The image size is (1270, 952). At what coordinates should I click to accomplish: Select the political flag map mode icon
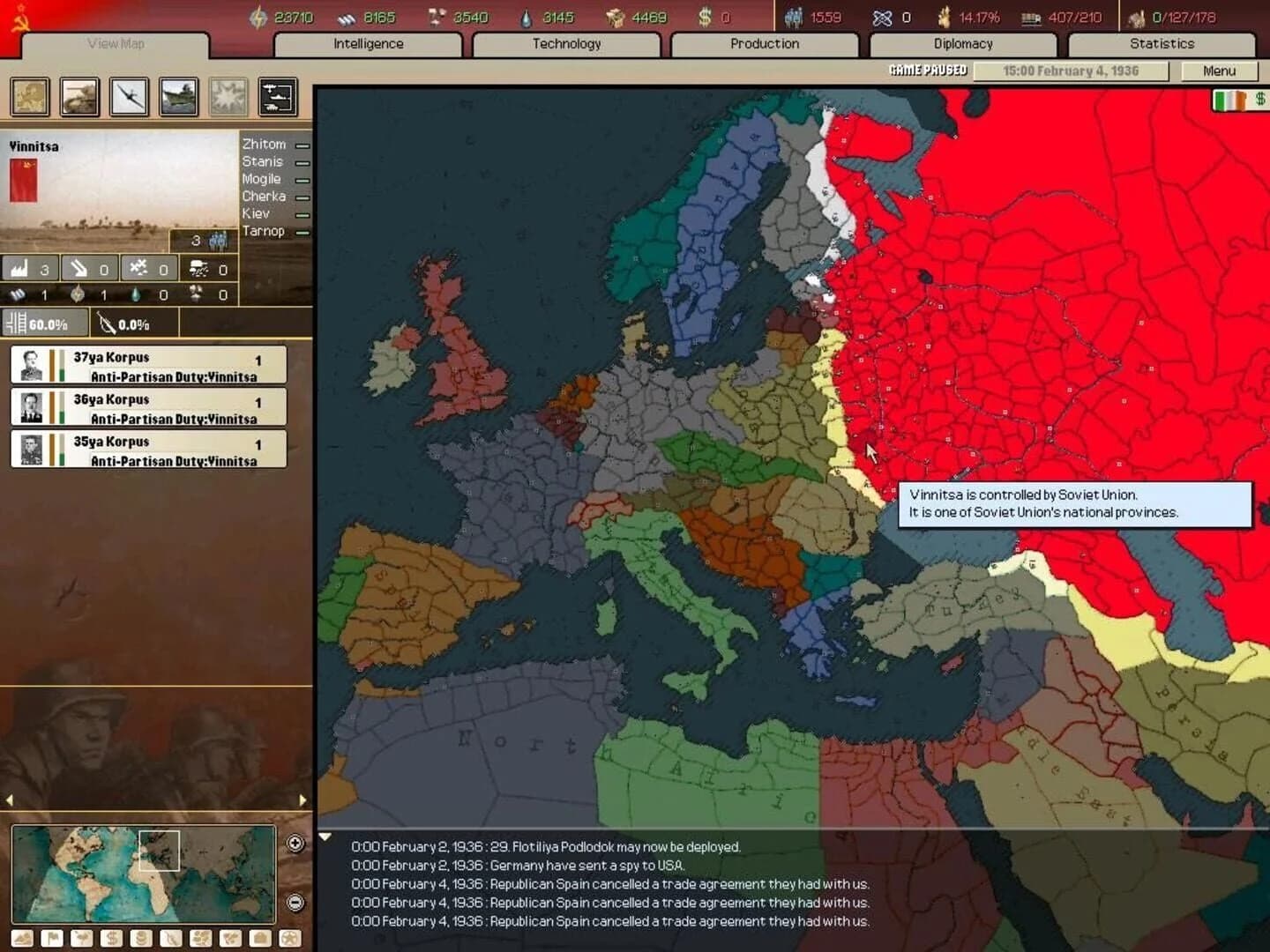[50, 938]
